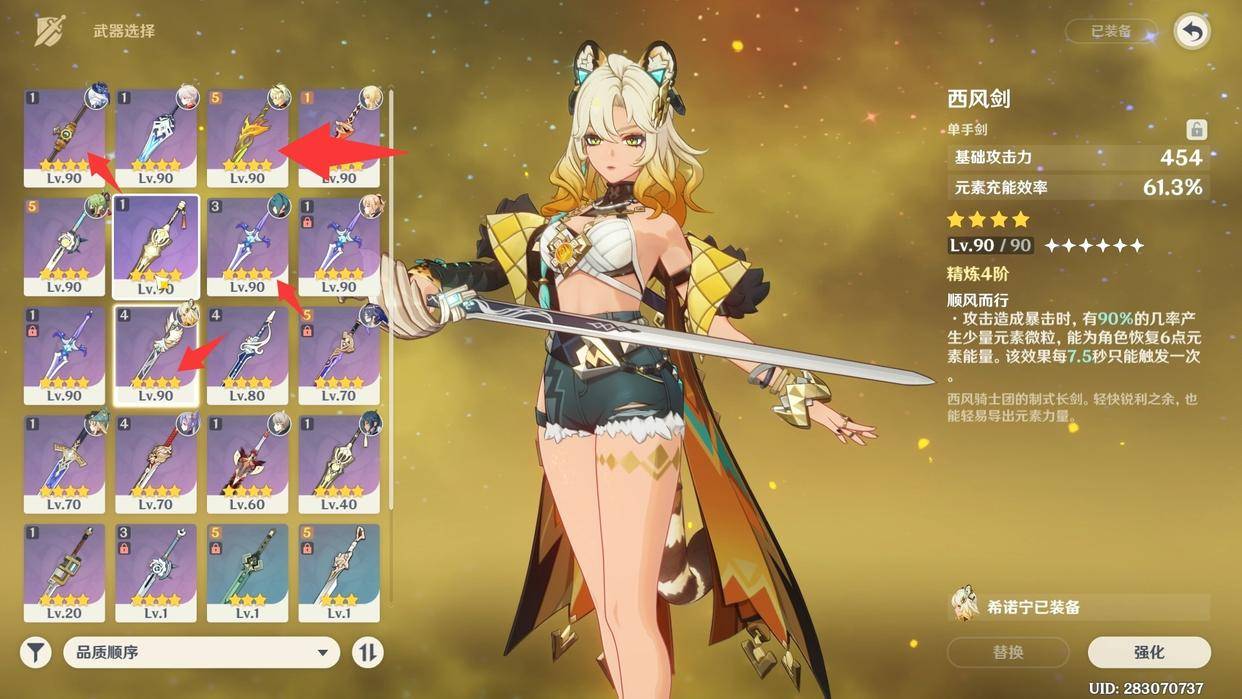The width and height of the screenshot is (1242, 699).
Task: Choose the locked four-star Lv.1 sword
Action: (x=156, y=572)
